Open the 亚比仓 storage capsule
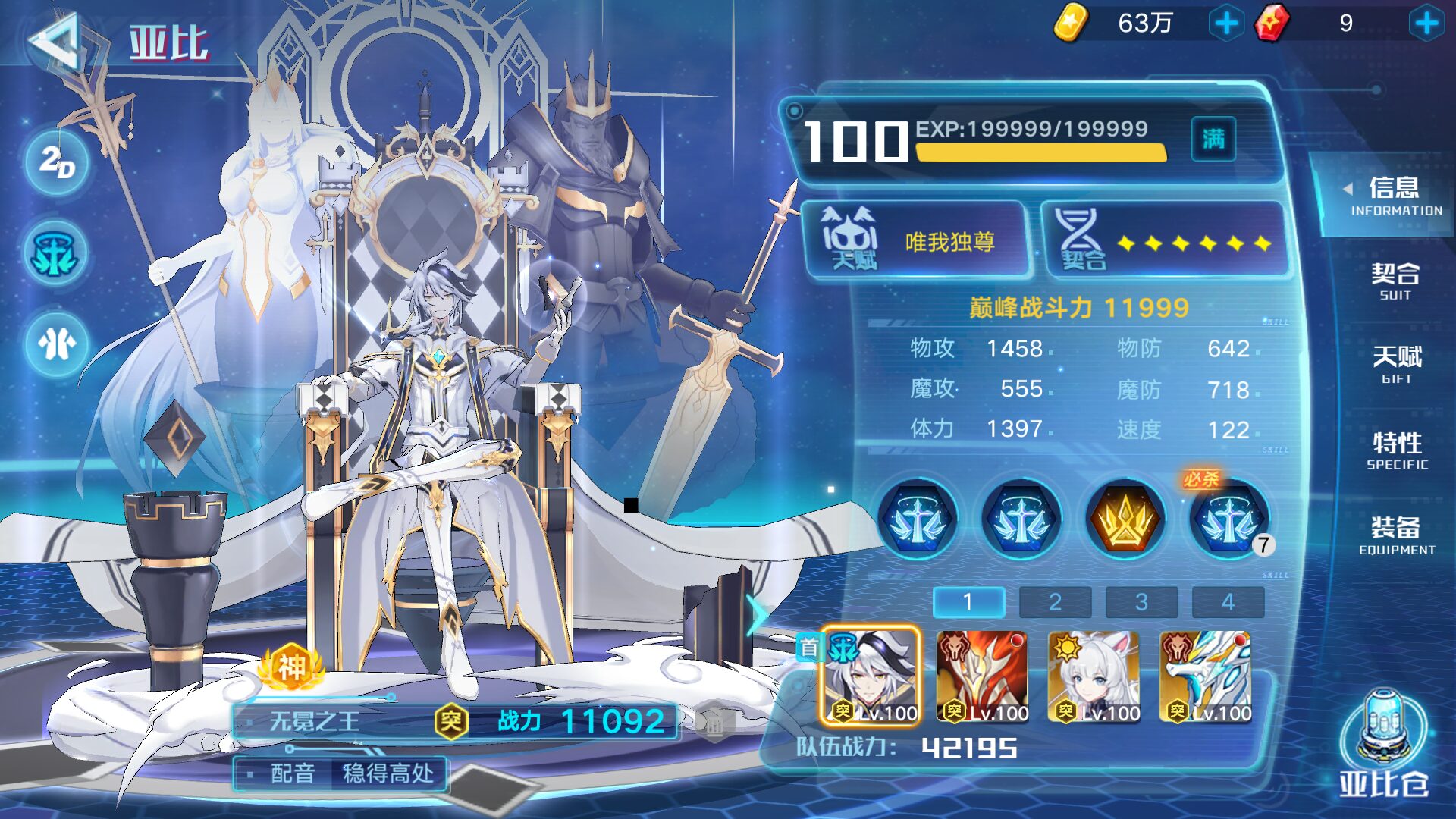 1382,745
